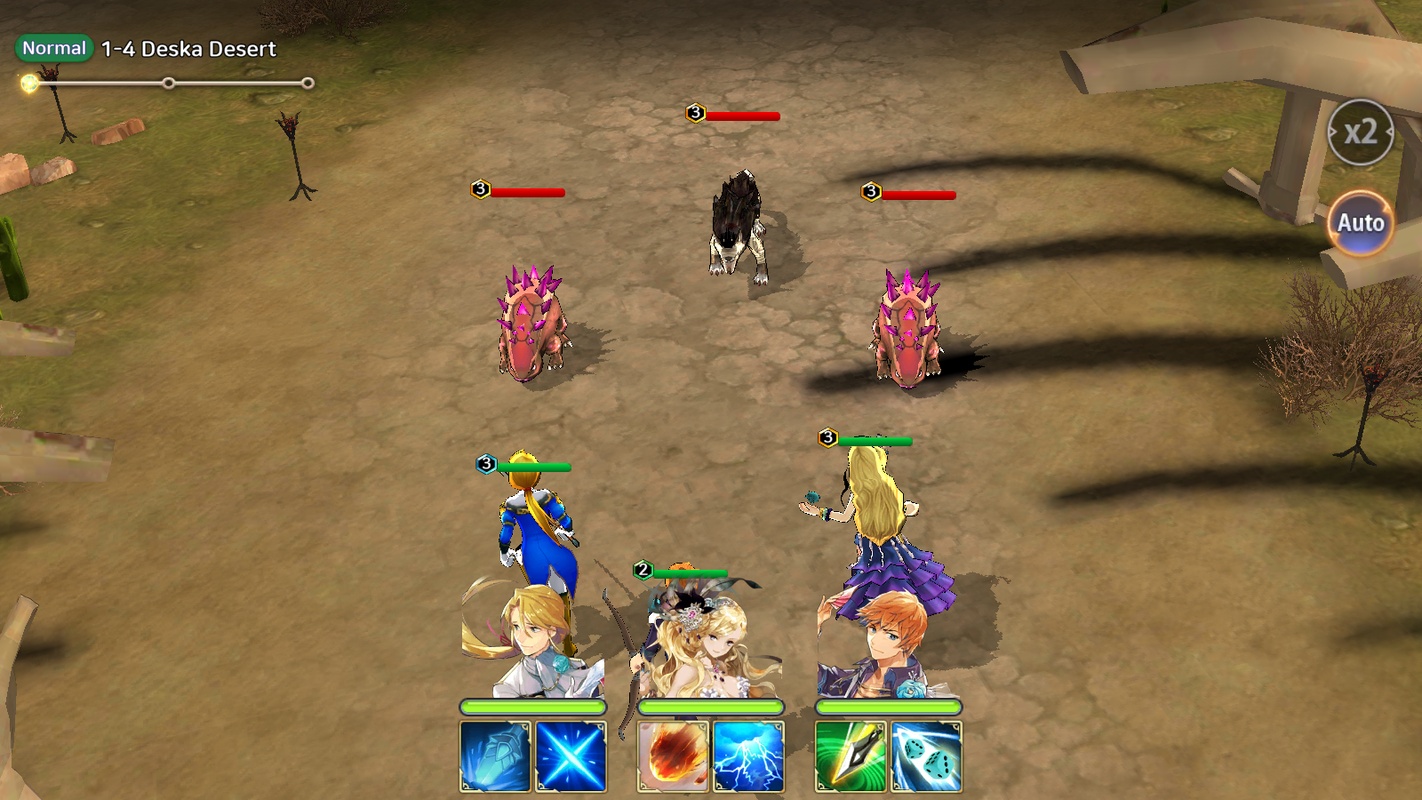Use the green dagger throw skill

[x=851, y=757]
